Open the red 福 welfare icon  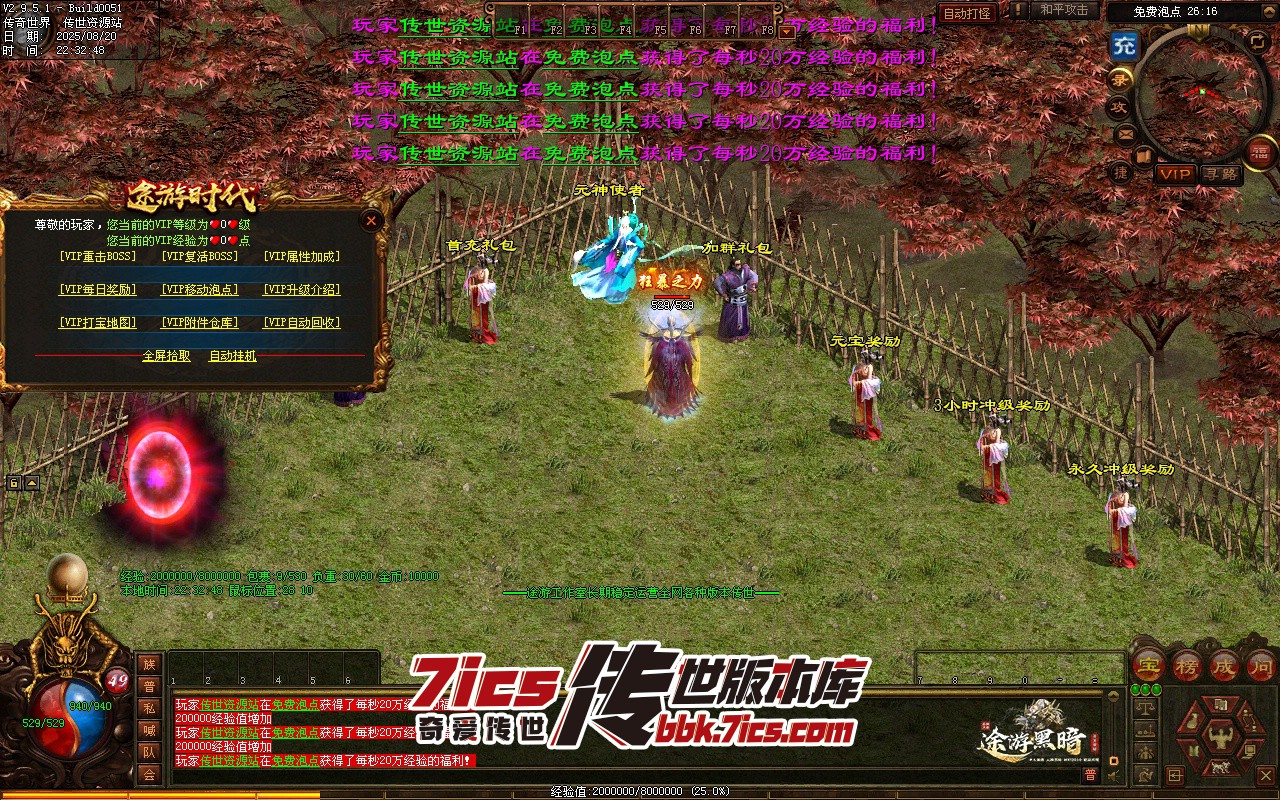[x=1259, y=153]
